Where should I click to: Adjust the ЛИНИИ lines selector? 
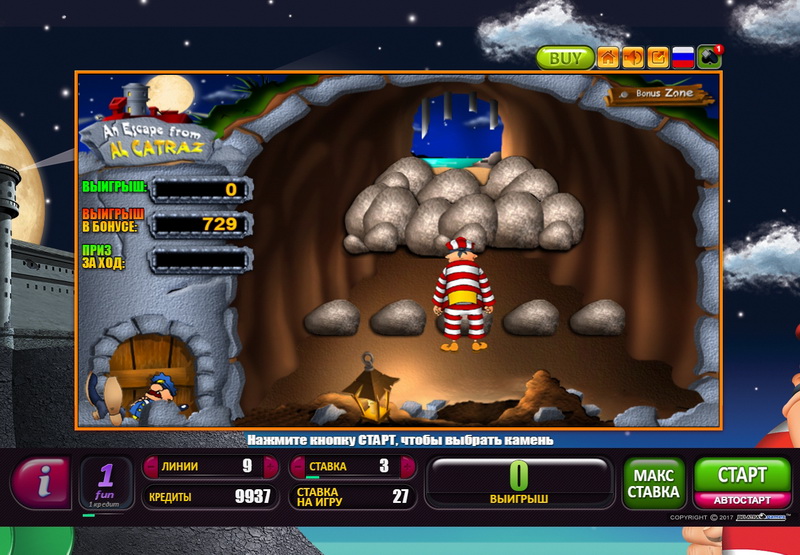click(x=211, y=466)
